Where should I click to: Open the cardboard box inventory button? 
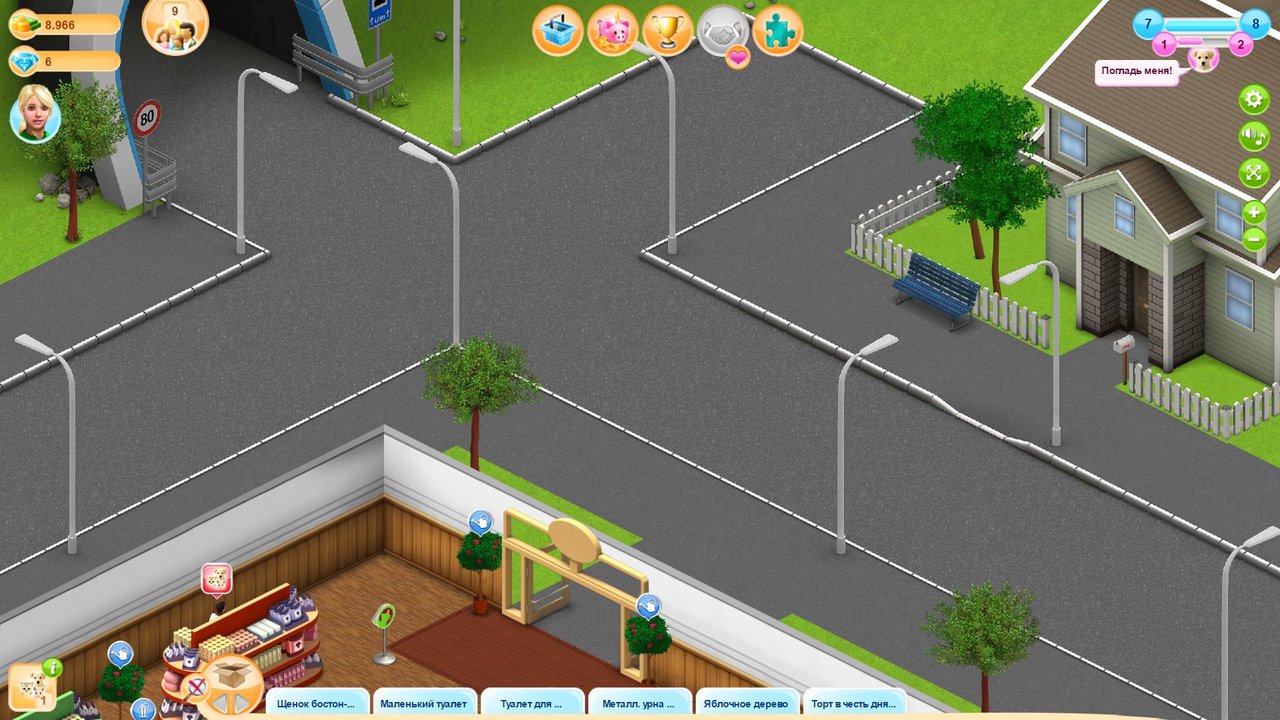tap(231, 682)
